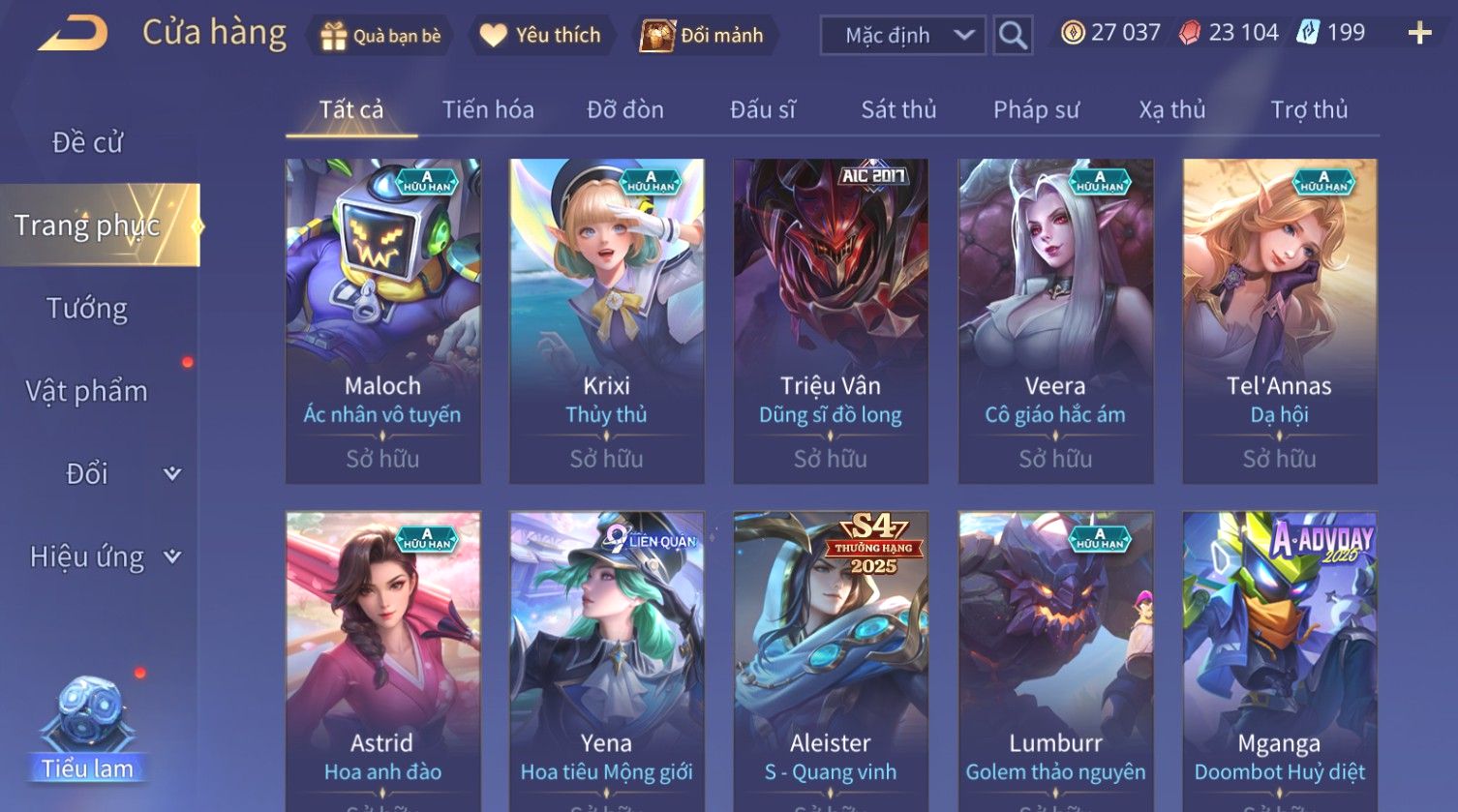
Task: Choose the Veera Cô giáo hắc ám skin
Action: [1055, 319]
